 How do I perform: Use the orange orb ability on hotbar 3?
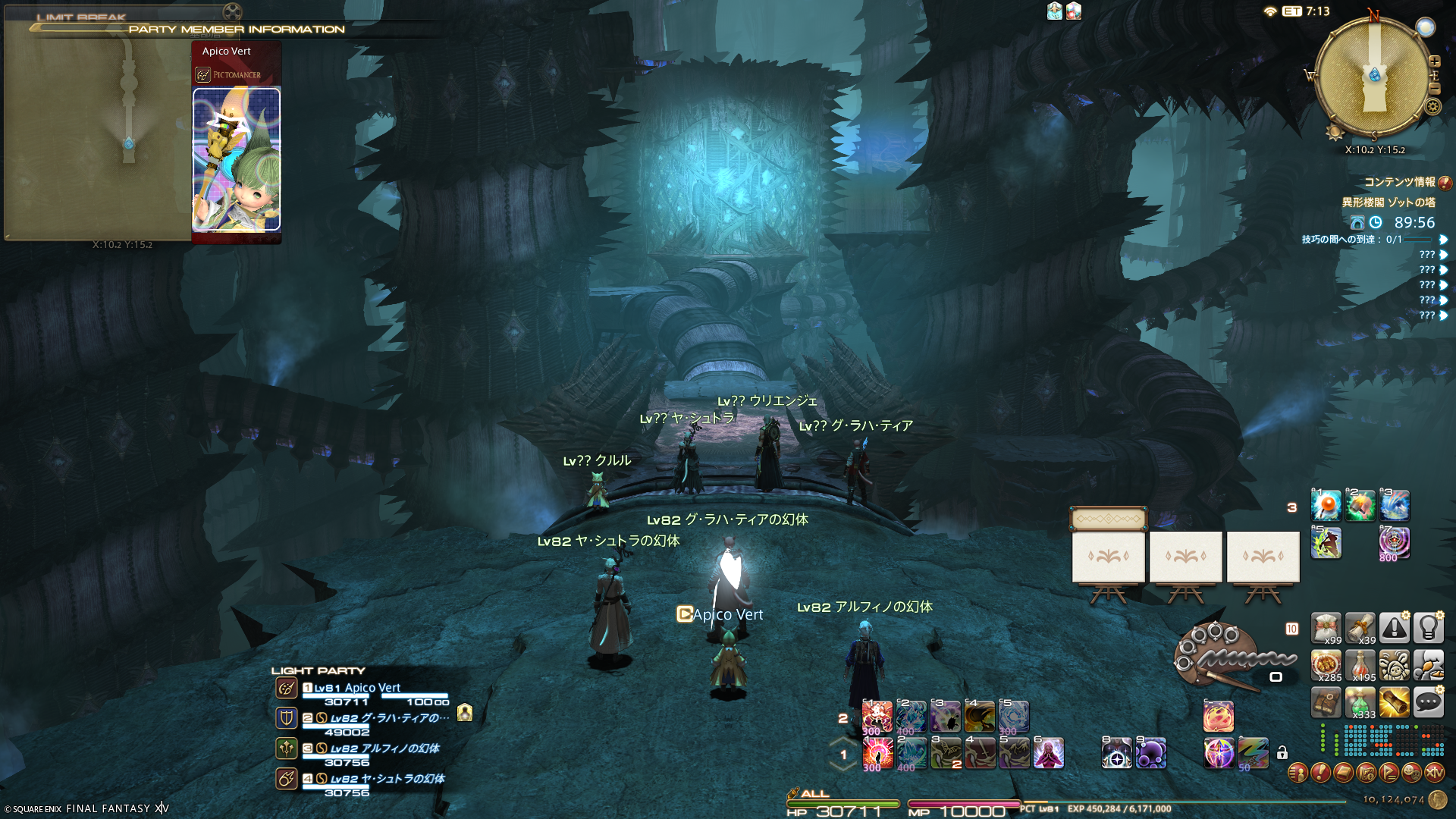1326,506
